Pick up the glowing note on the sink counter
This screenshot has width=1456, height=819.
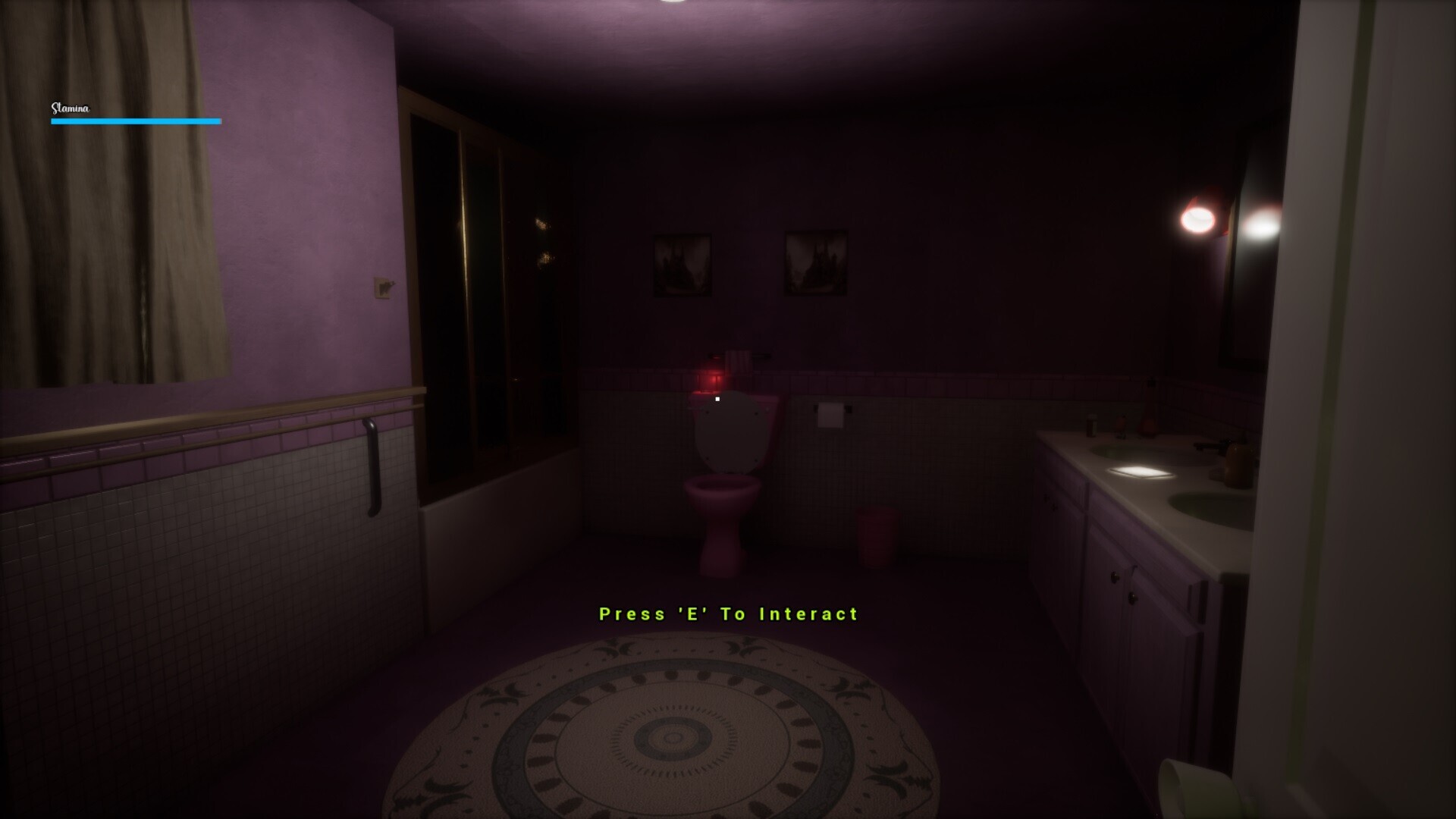[1141, 473]
